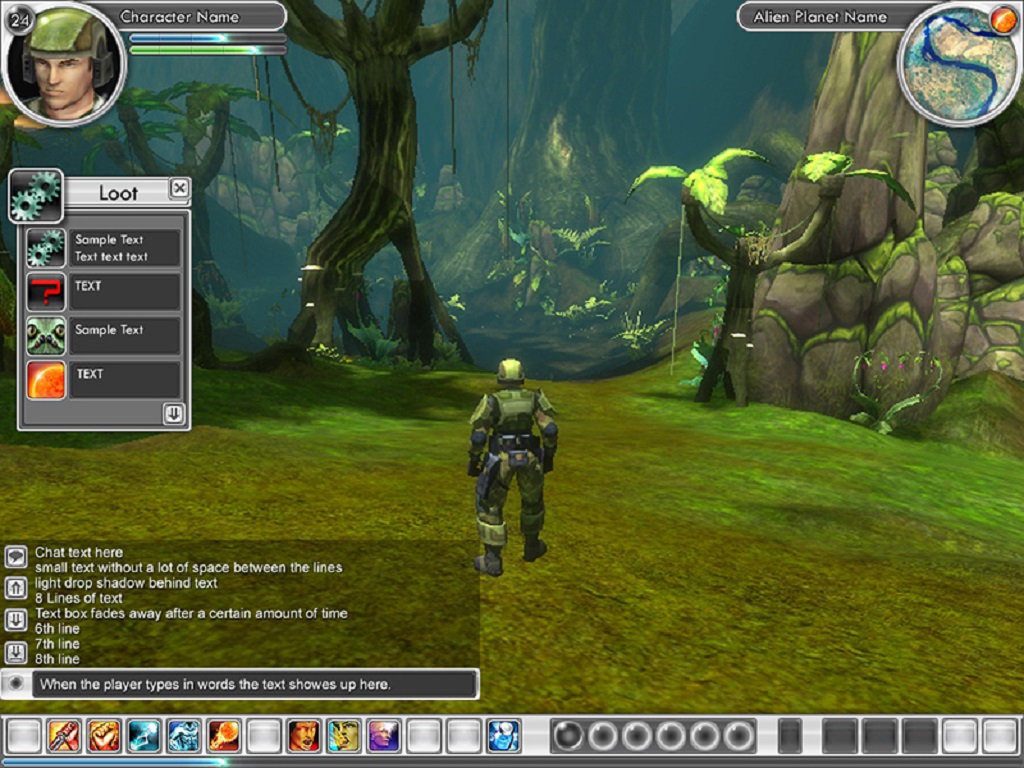Take the gears loot item

(x=46, y=248)
